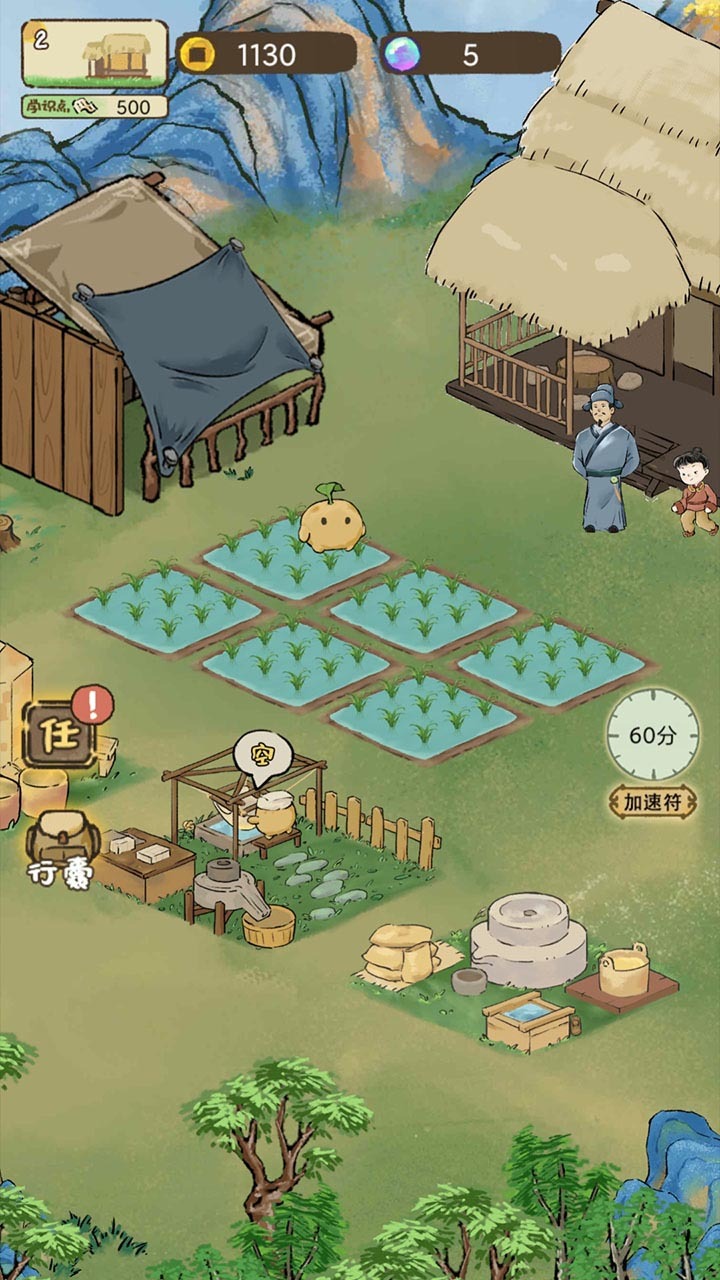Open the level 2 thatched hut panel
The height and width of the screenshot is (1280, 720).
tap(95, 53)
